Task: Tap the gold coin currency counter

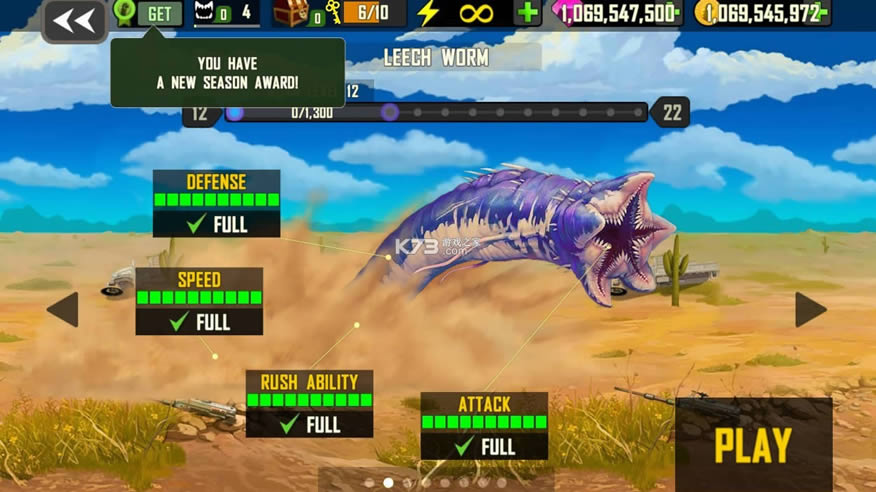Action: point(762,13)
